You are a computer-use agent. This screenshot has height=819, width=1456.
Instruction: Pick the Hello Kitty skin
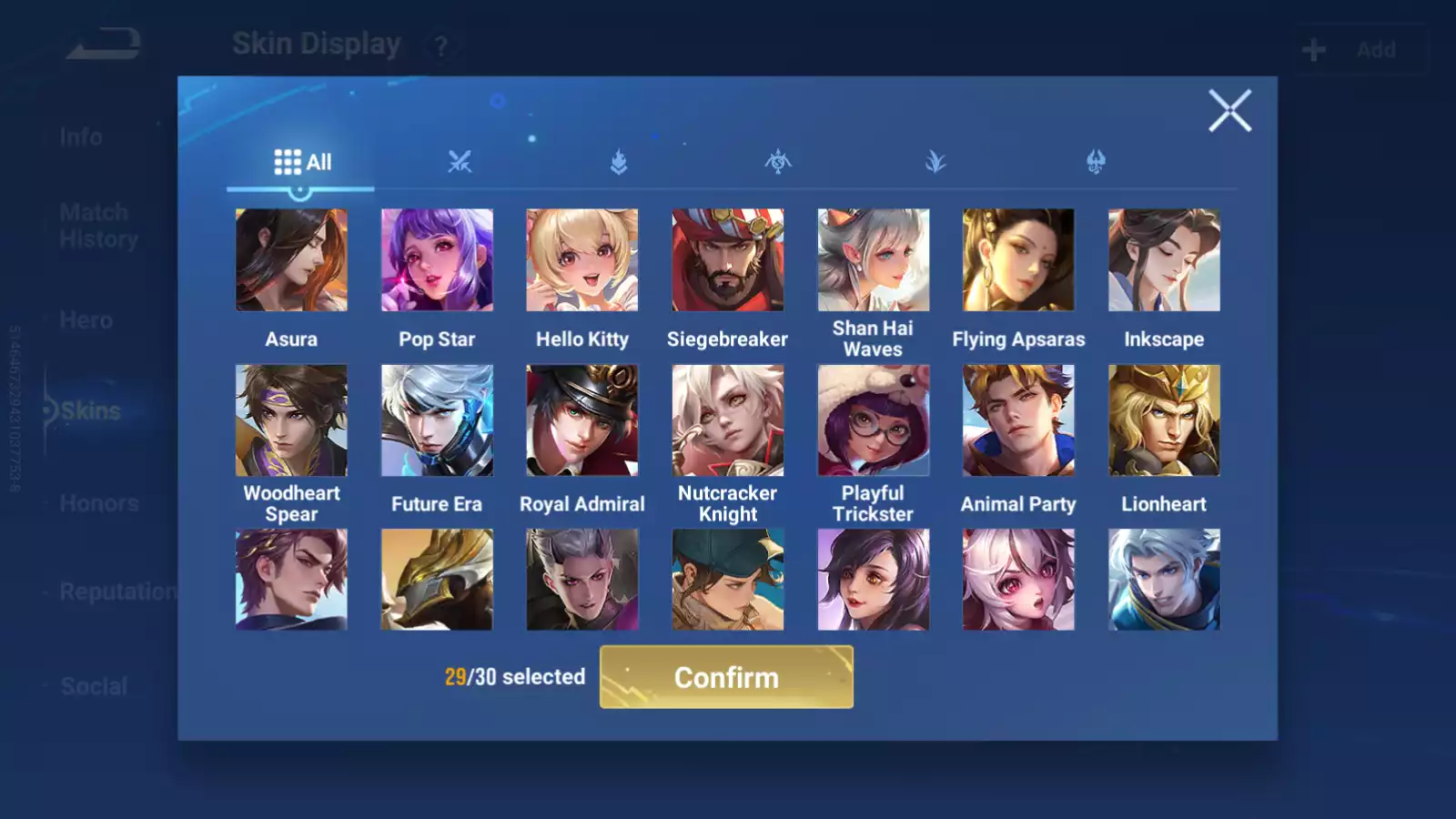coord(582,260)
